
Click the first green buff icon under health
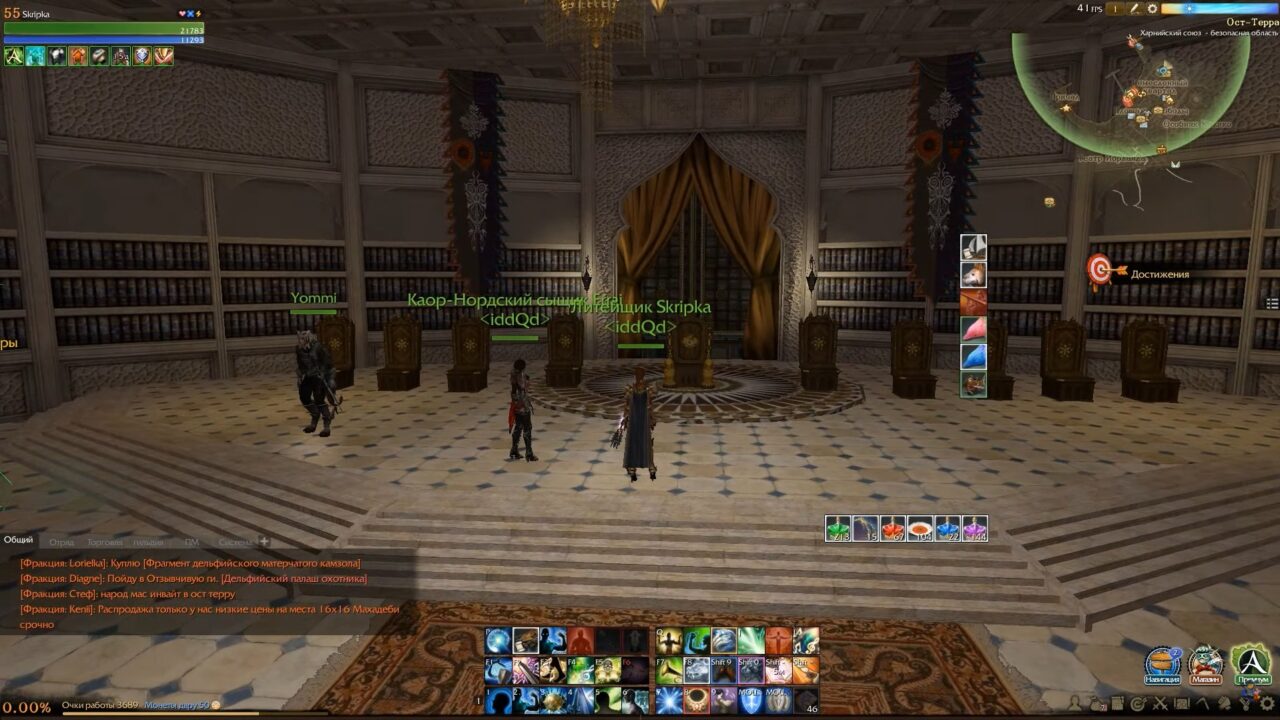(14, 56)
